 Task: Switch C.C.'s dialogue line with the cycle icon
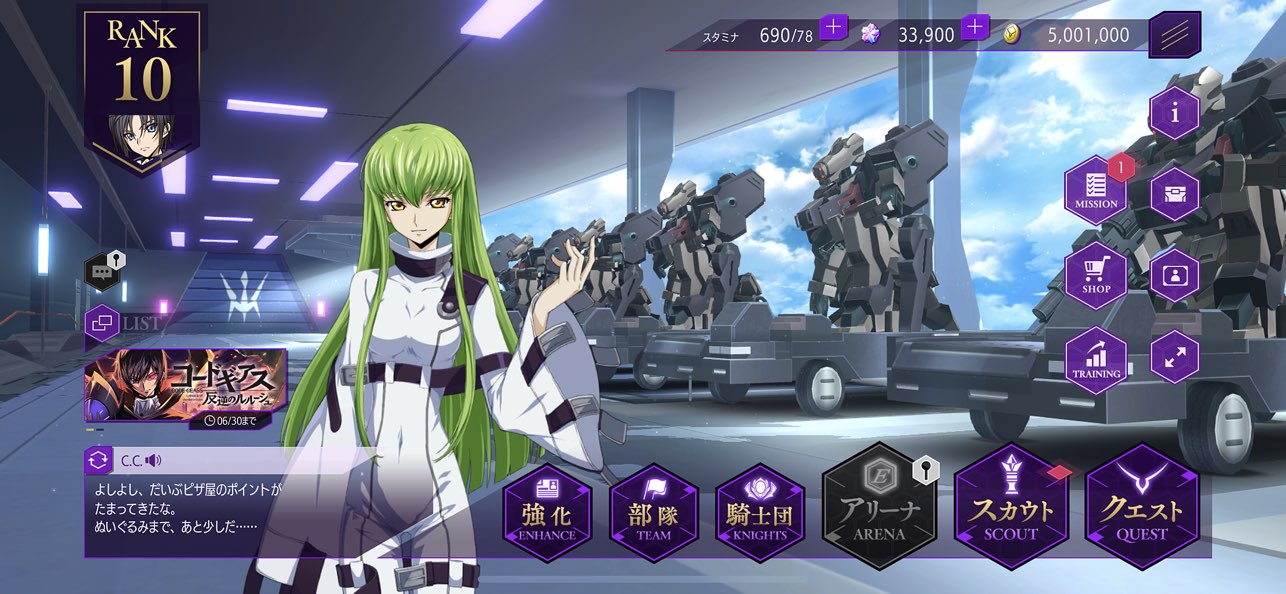coord(99,460)
